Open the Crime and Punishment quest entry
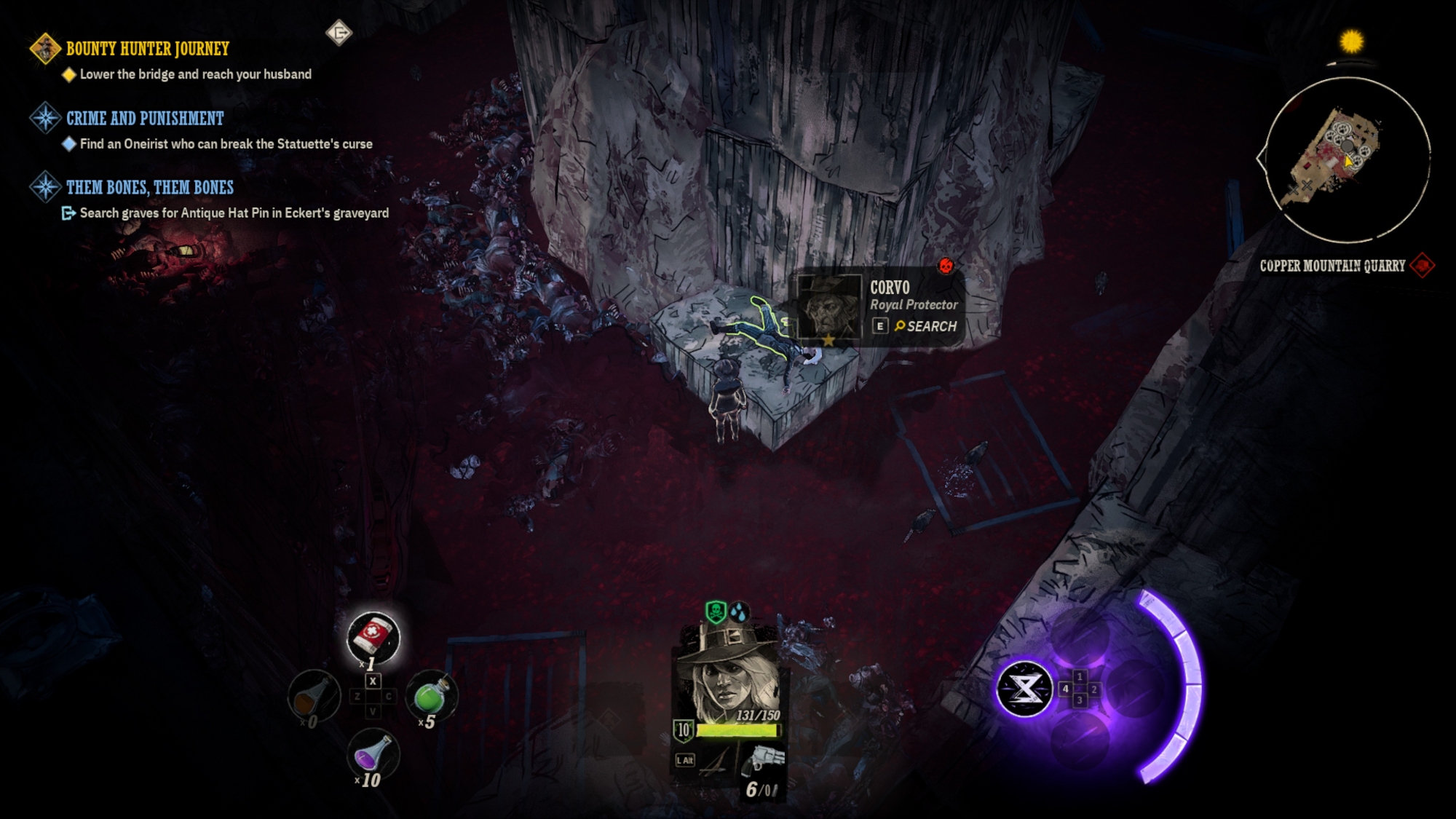Screen dimensions: 1456x819 145,118
